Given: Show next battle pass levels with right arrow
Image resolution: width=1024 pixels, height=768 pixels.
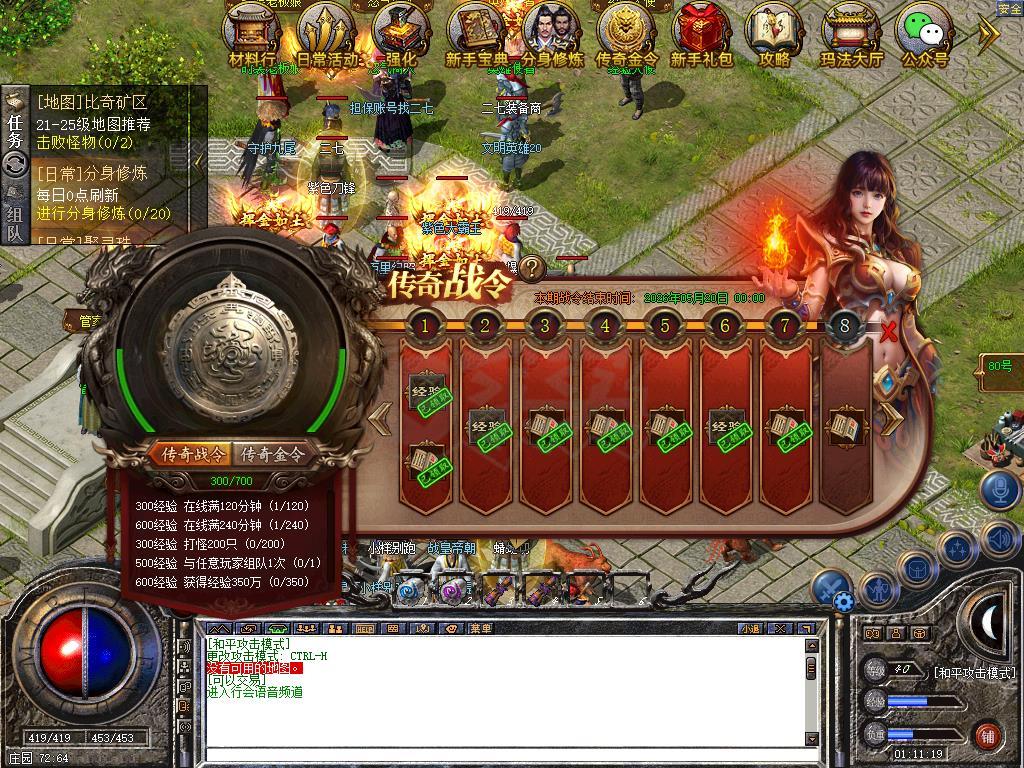Looking at the screenshot, I should coord(890,420).
